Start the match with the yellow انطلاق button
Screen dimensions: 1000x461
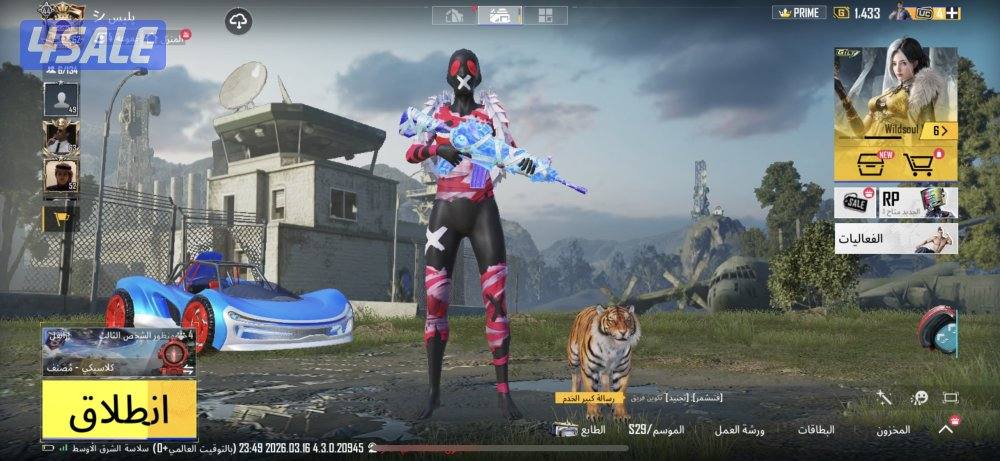pos(119,409)
